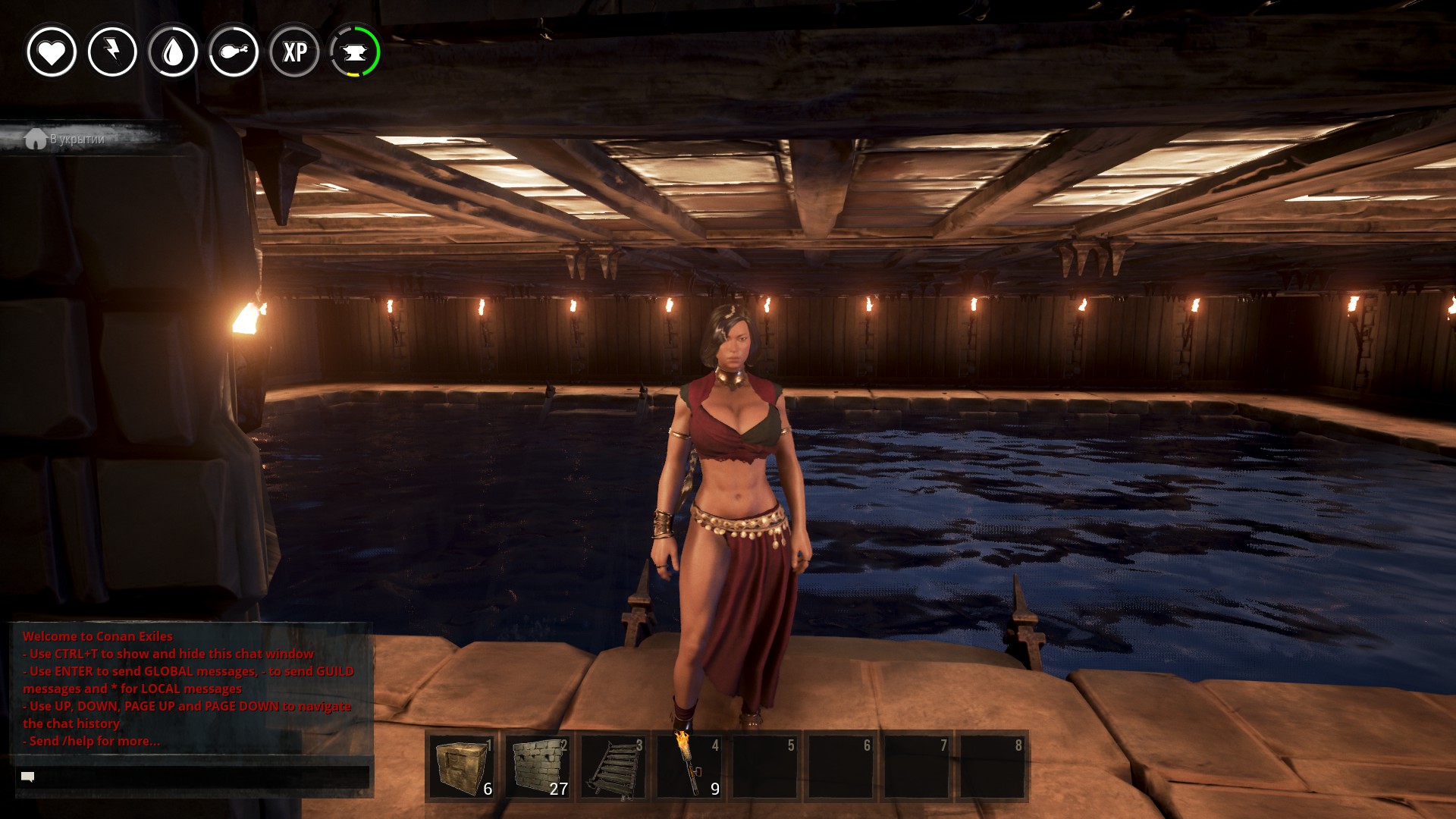This screenshot has width=1456, height=819.
Task: Click the lightning bolt stamina icon
Action: [112, 52]
